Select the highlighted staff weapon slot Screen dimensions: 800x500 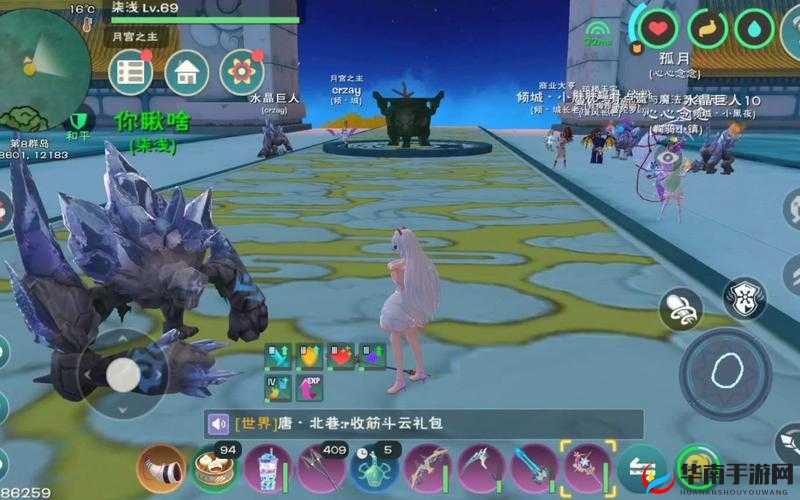pyautogui.click(x=588, y=468)
